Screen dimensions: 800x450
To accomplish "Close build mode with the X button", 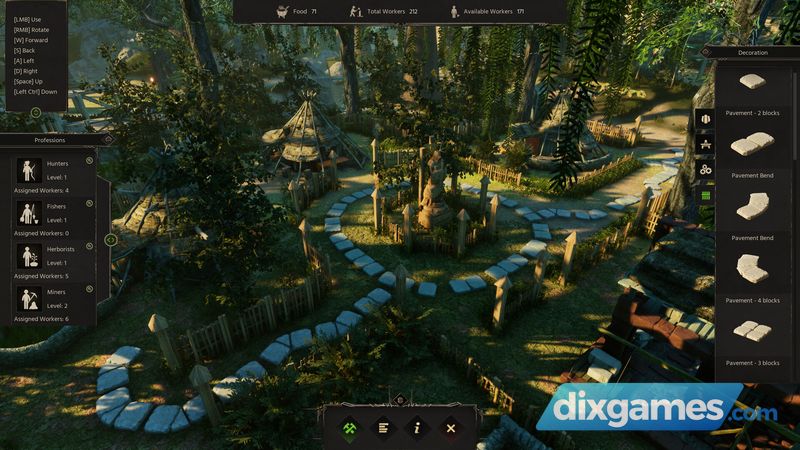I will click(450, 428).
